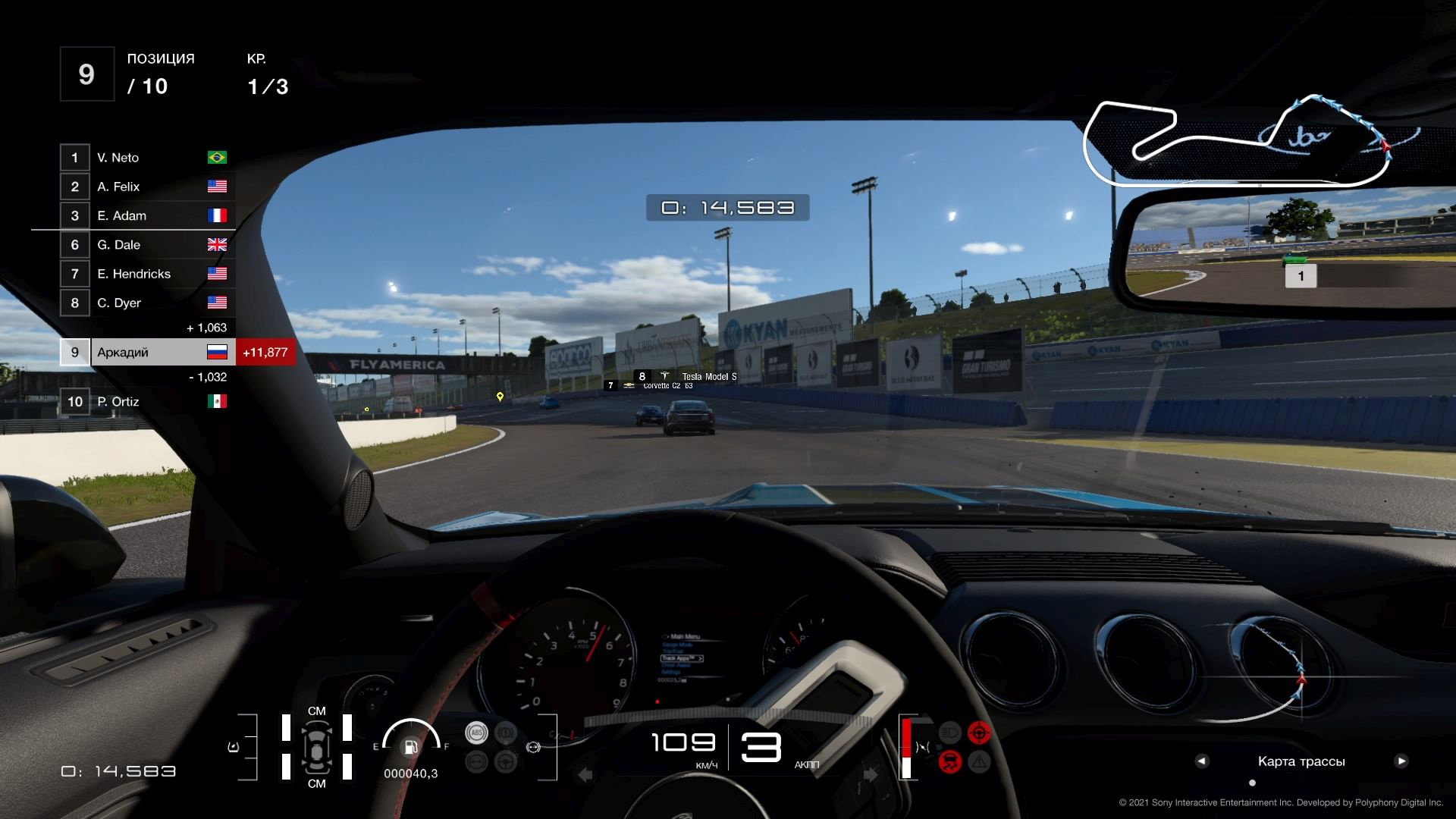Viewport: 1456px width, 819px height.
Task: Click the red traction control warning icon
Action: pyautogui.click(x=950, y=761)
